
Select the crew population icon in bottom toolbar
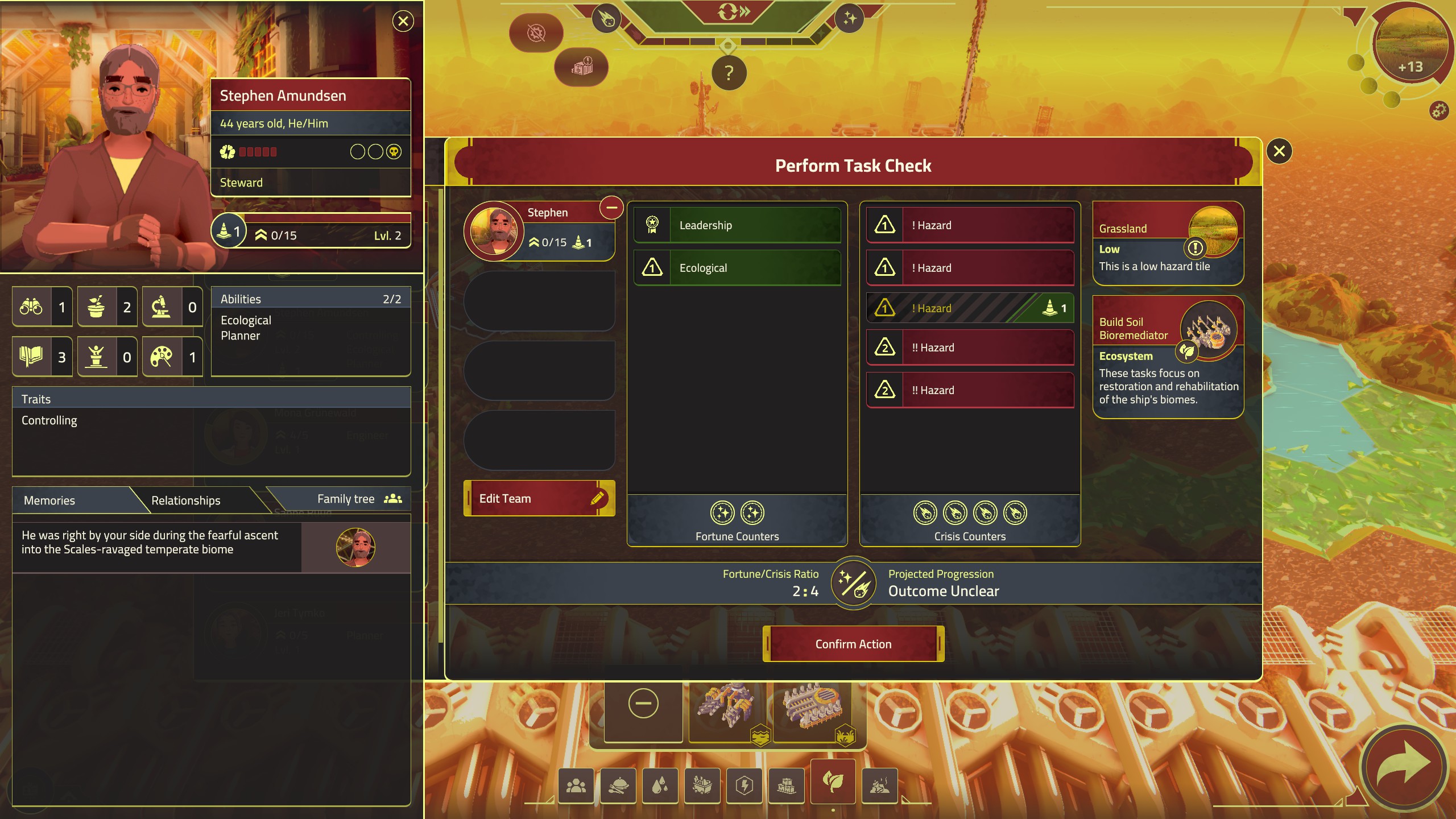(576, 786)
